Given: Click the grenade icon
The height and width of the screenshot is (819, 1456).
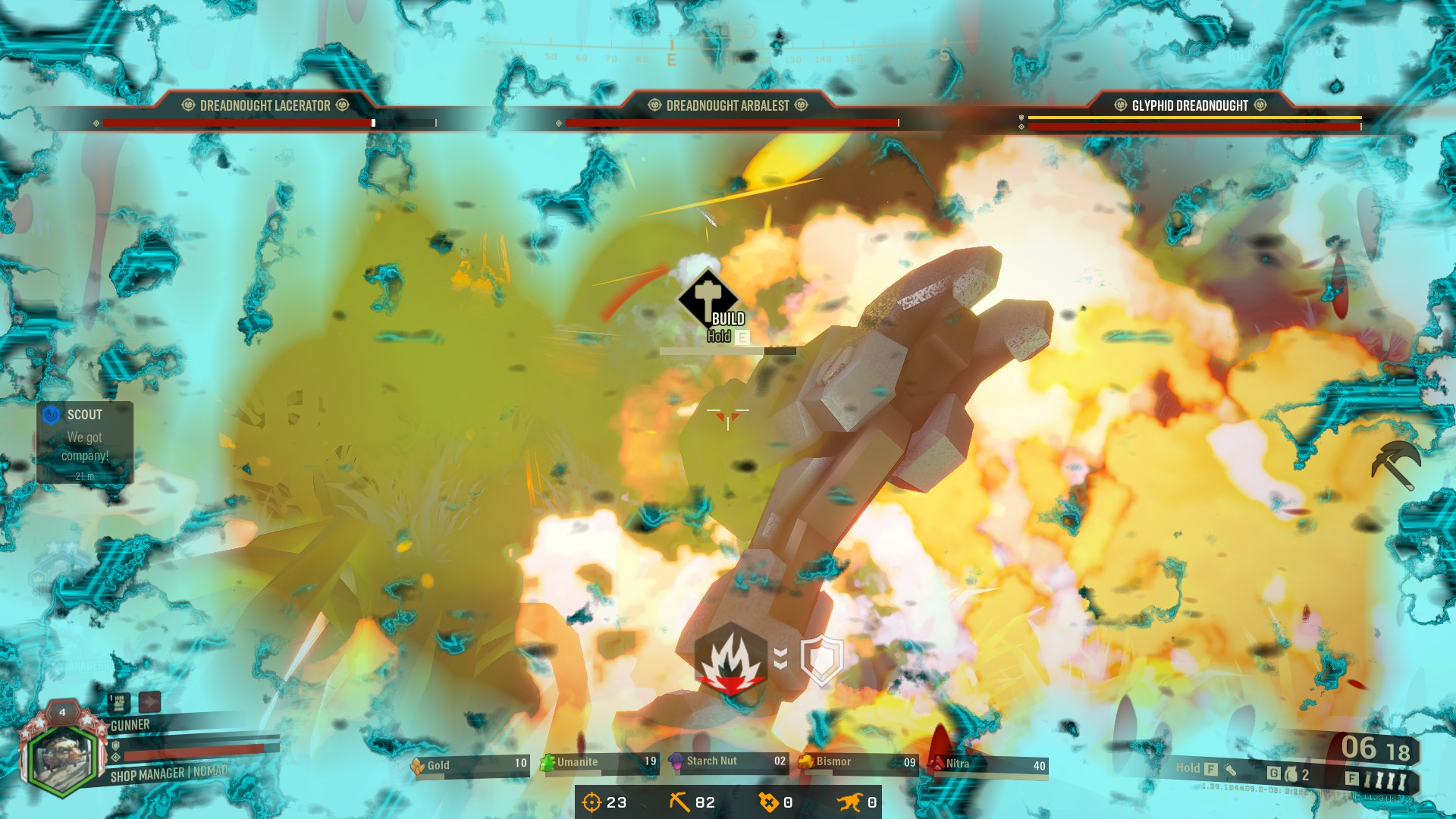Looking at the screenshot, I should pos(1291,774).
